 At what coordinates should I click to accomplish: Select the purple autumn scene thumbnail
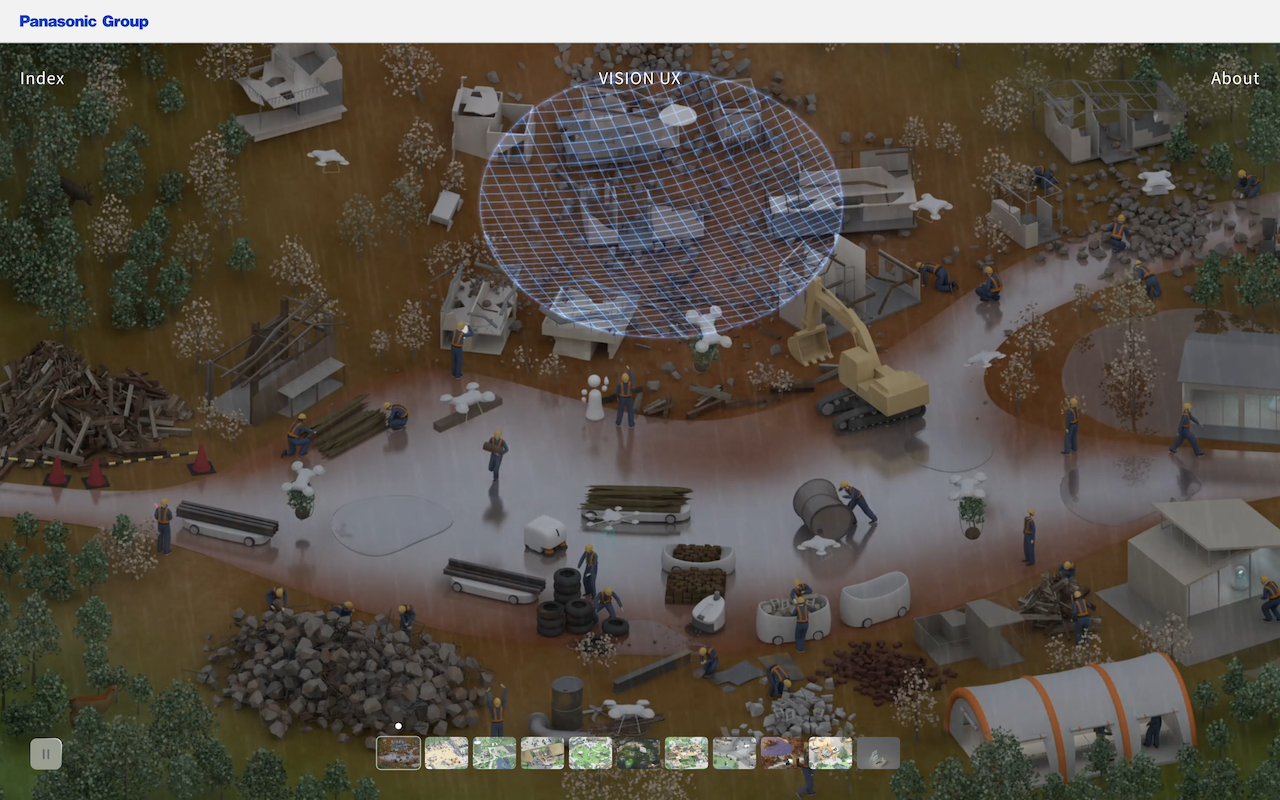pyautogui.click(x=782, y=753)
